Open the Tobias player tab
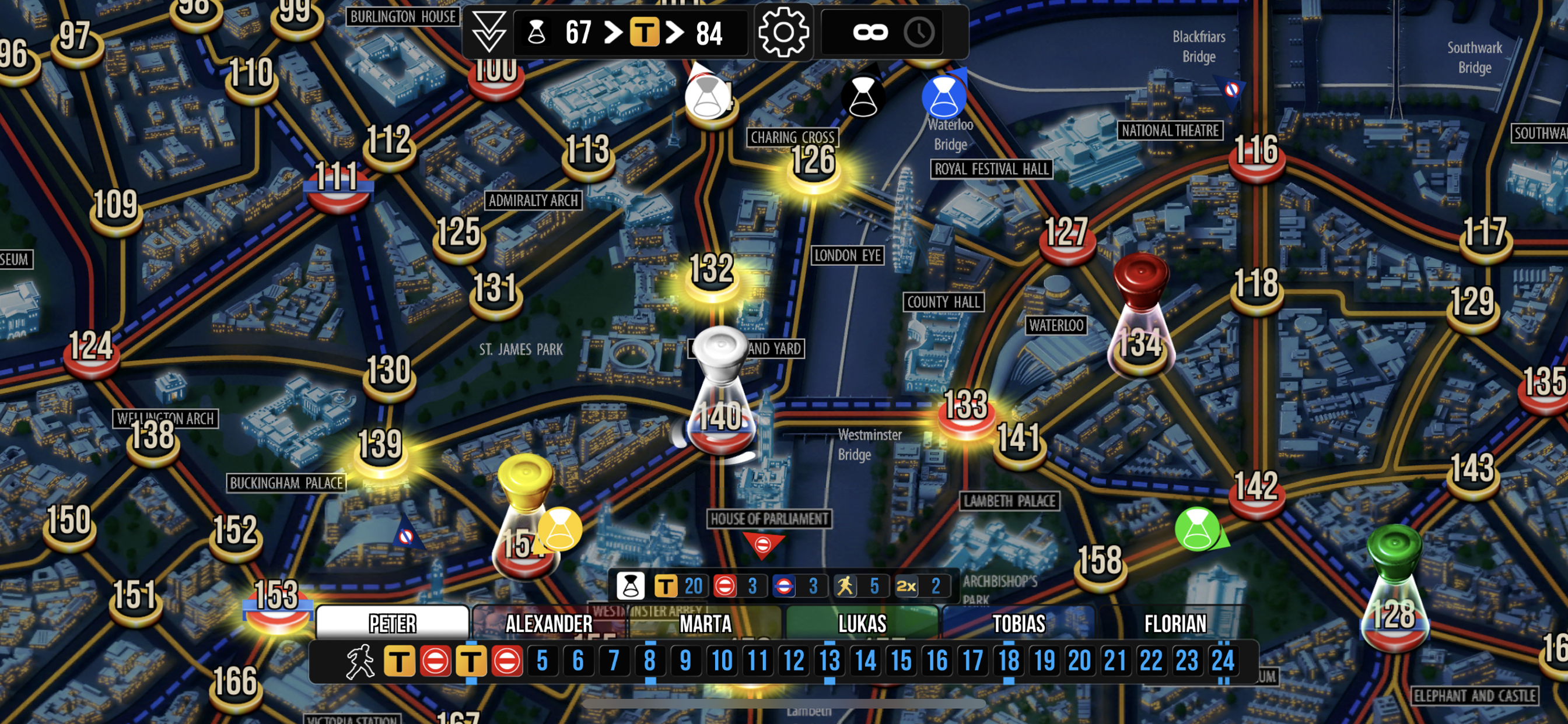 [x=1019, y=623]
